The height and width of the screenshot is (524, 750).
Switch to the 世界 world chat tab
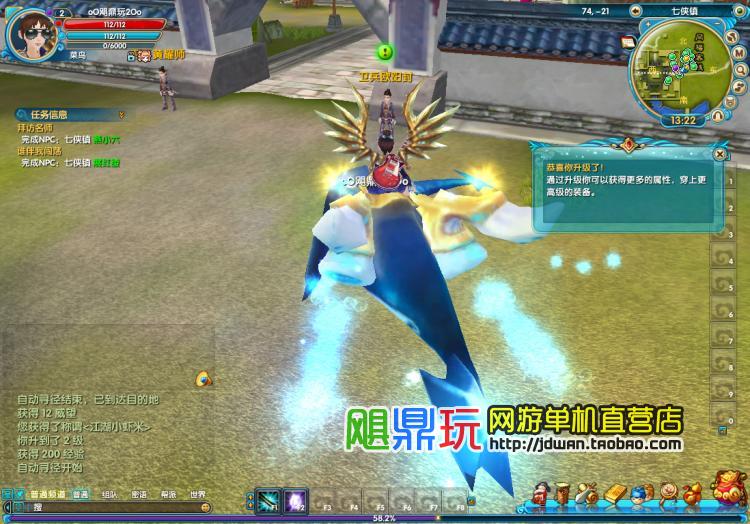point(198,495)
